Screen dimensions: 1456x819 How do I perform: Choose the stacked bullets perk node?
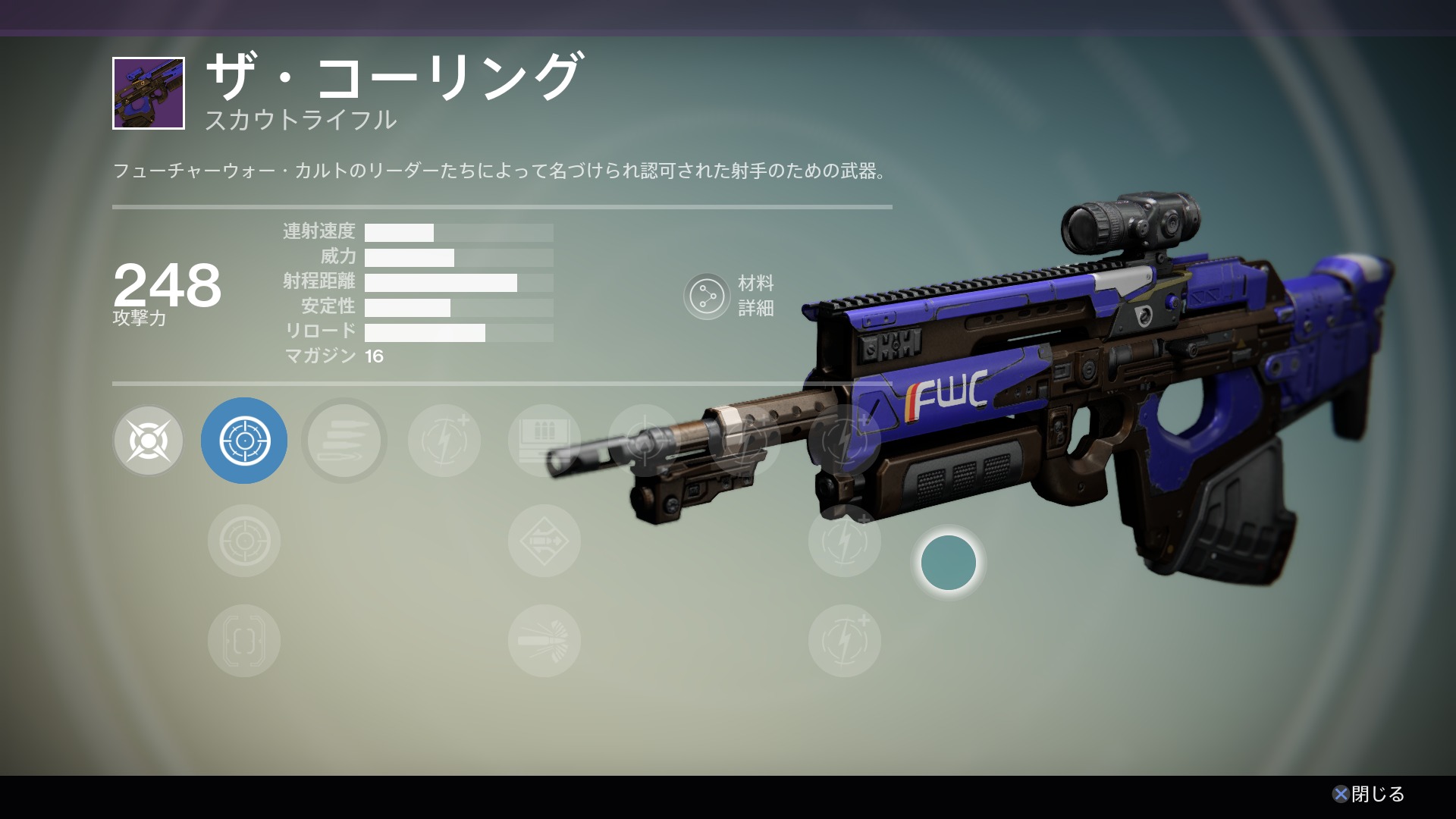[344, 441]
